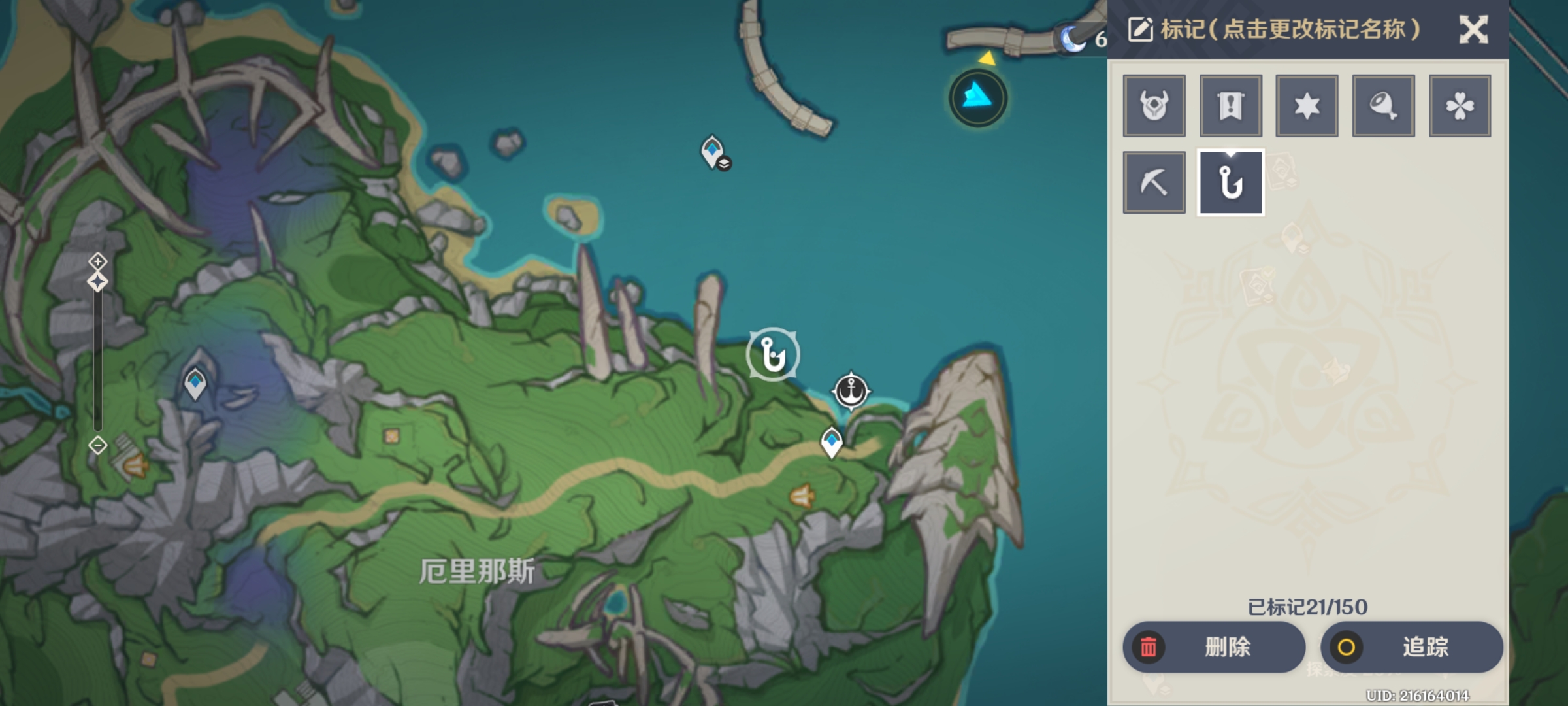Image resolution: width=1568 pixels, height=706 pixels.
Task: Select the pickaxe marker icon
Action: tap(1154, 182)
